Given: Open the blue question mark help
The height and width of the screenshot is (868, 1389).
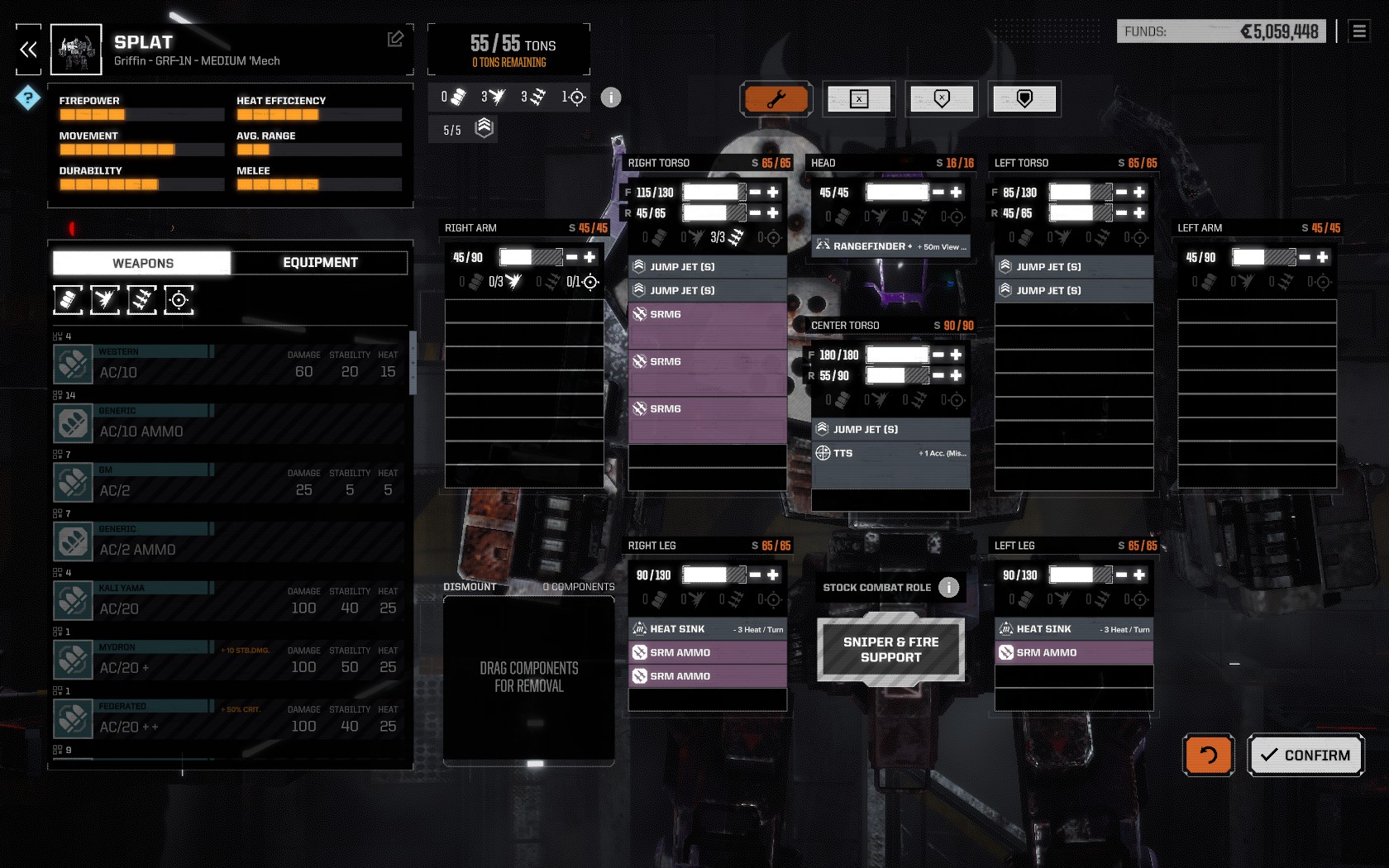Looking at the screenshot, I should coord(28,98).
